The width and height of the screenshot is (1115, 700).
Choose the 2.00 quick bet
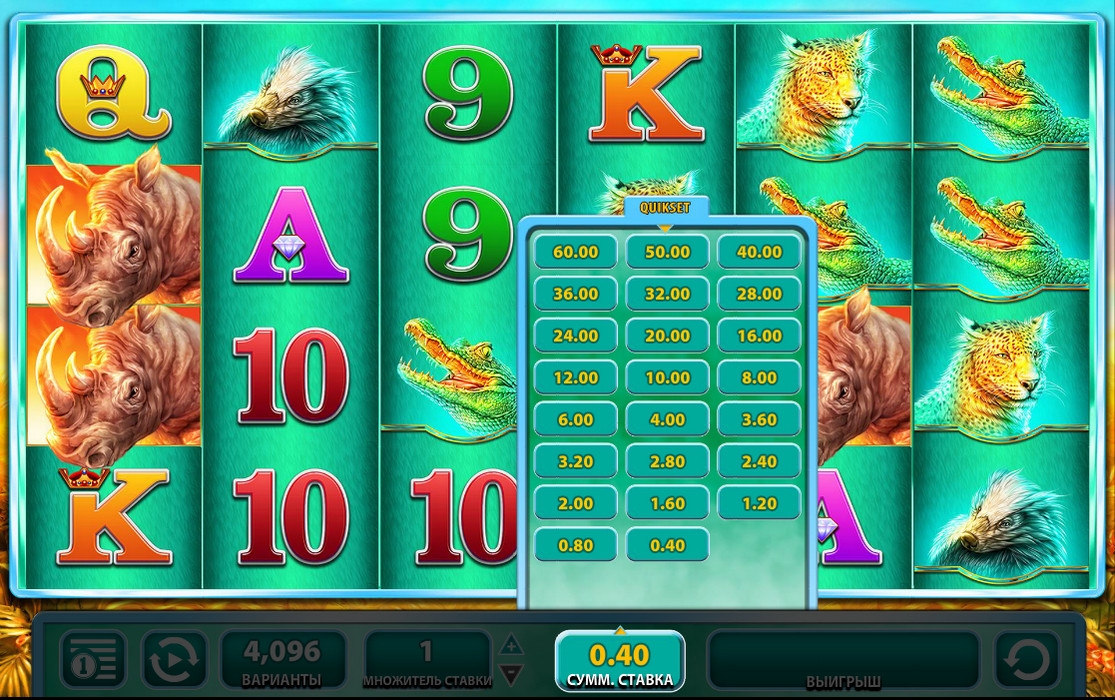(x=575, y=503)
